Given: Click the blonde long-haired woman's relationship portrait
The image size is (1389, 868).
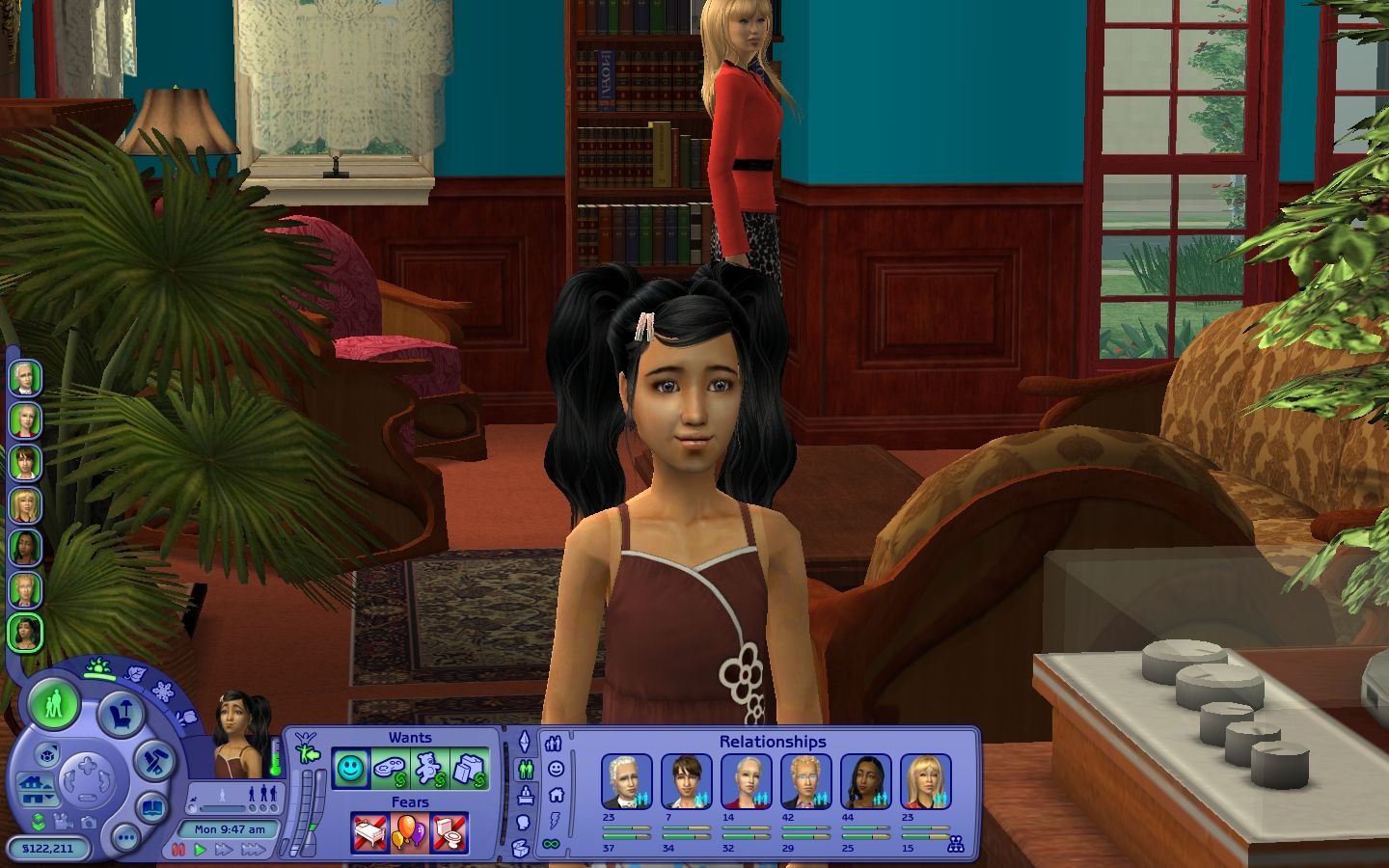Looking at the screenshot, I should [925, 781].
